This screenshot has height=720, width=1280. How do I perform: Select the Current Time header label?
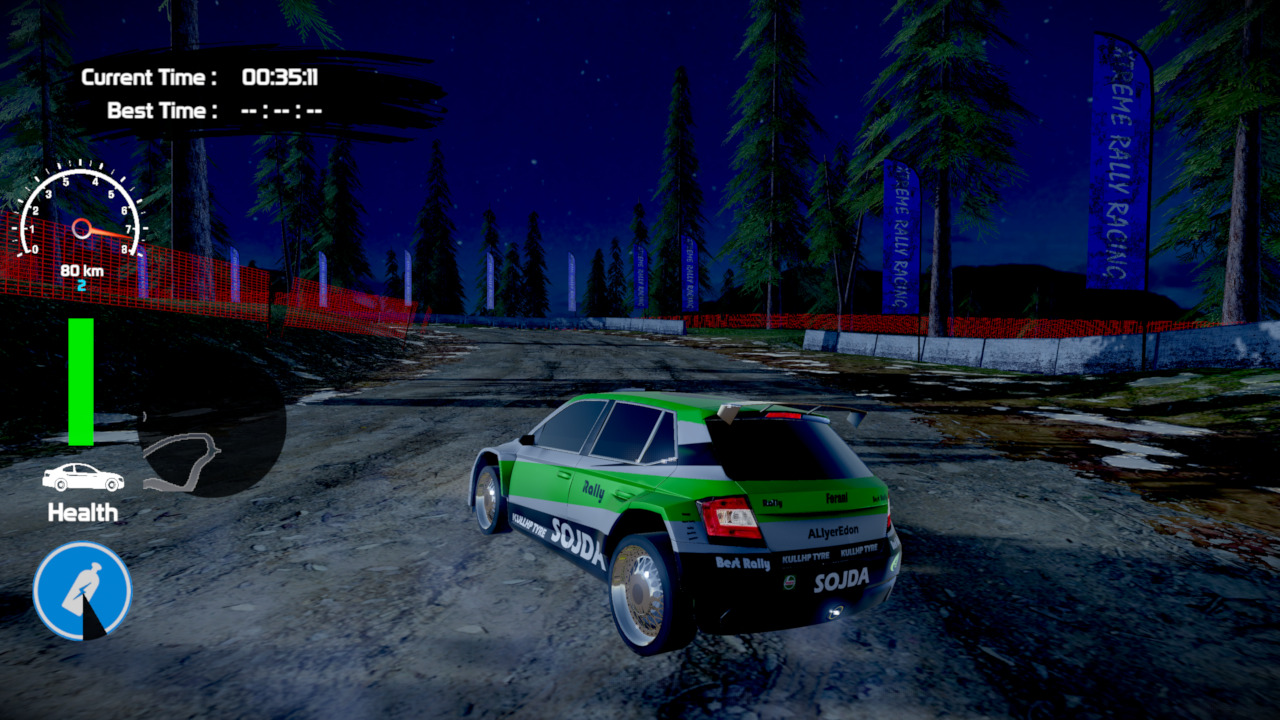(x=150, y=74)
